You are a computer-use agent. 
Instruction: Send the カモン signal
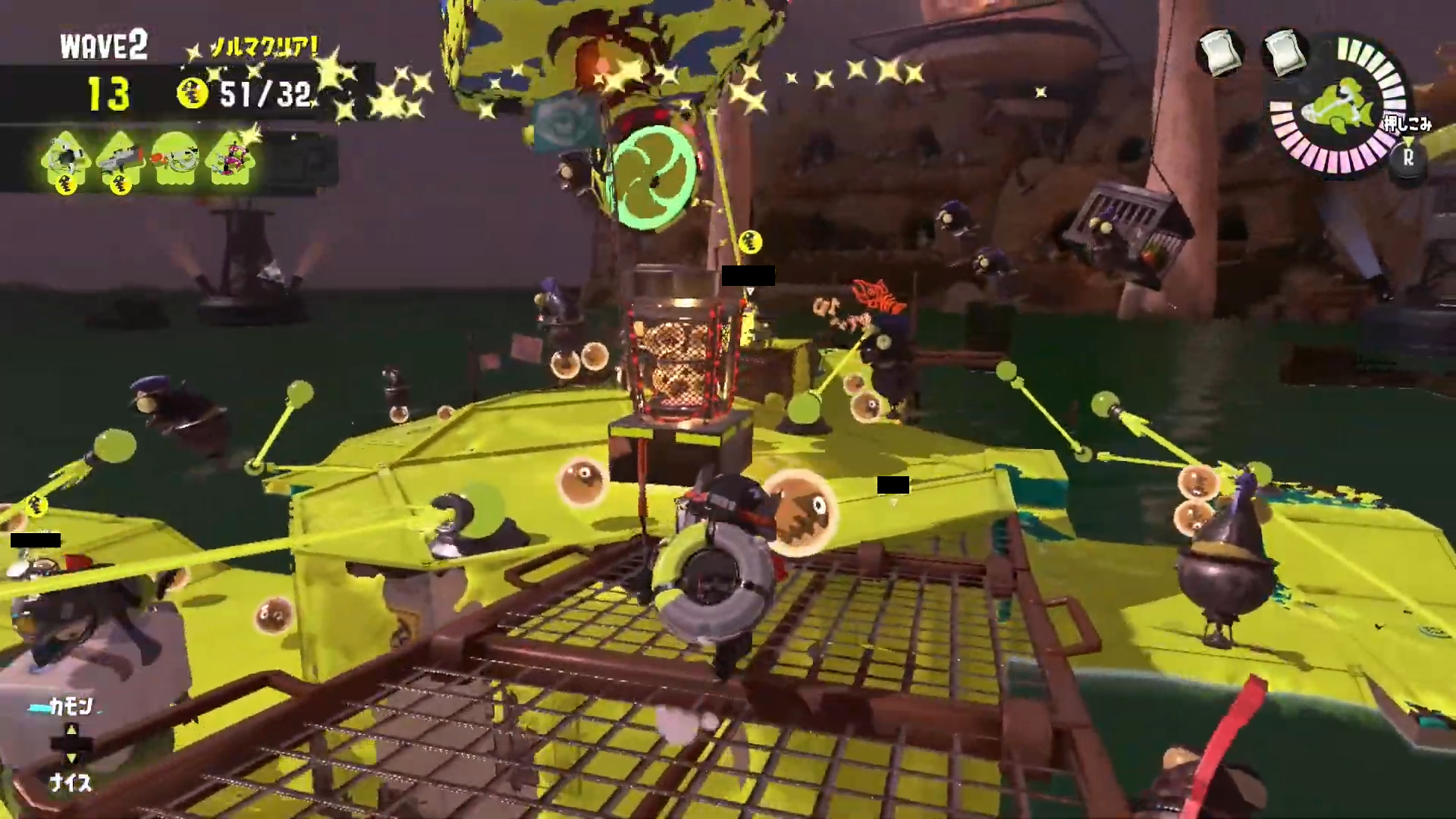71,708
